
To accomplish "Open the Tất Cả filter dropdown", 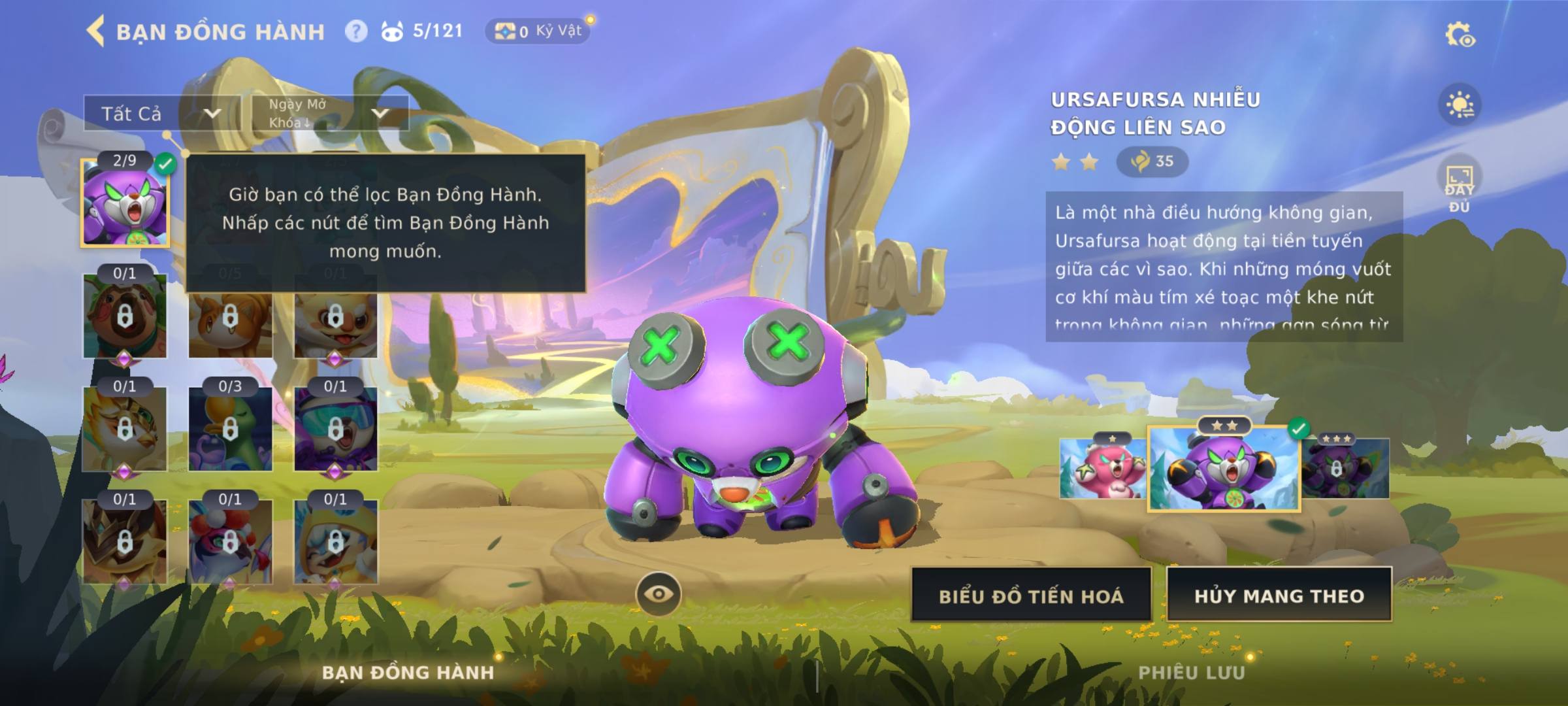I will (x=161, y=114).
